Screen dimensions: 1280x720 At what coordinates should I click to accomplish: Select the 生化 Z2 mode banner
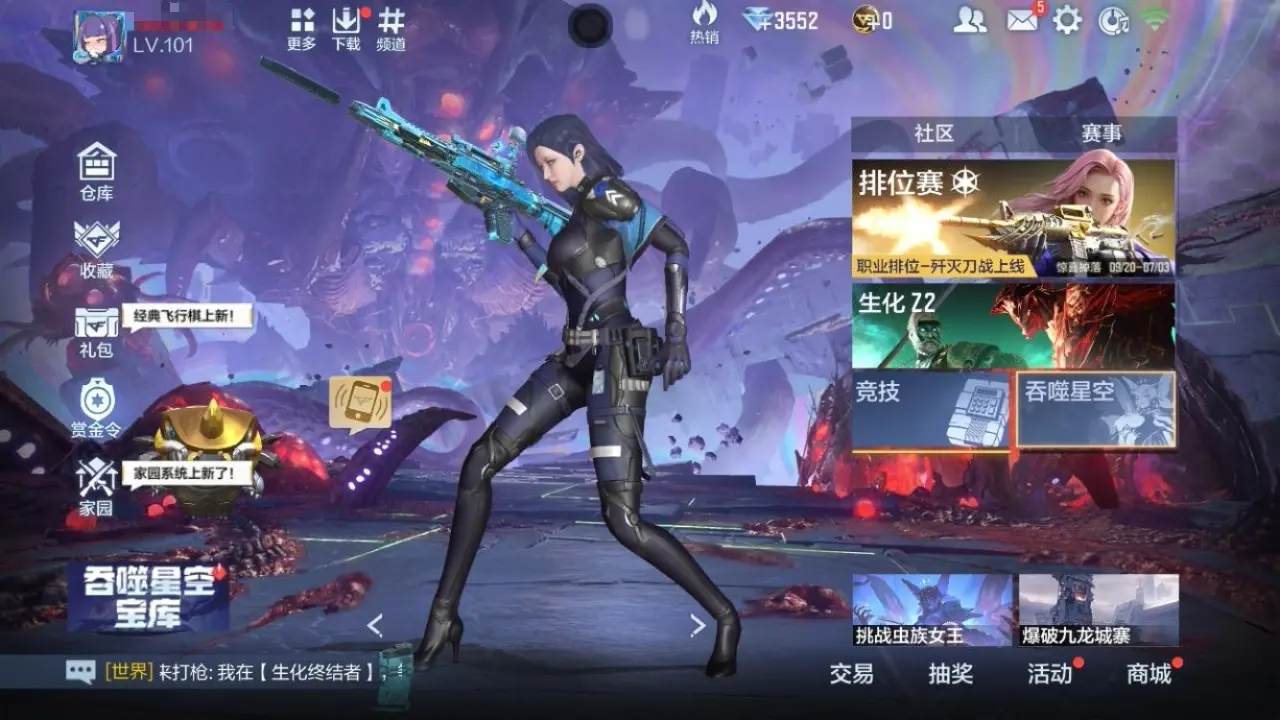click(x=1013, y=325)
